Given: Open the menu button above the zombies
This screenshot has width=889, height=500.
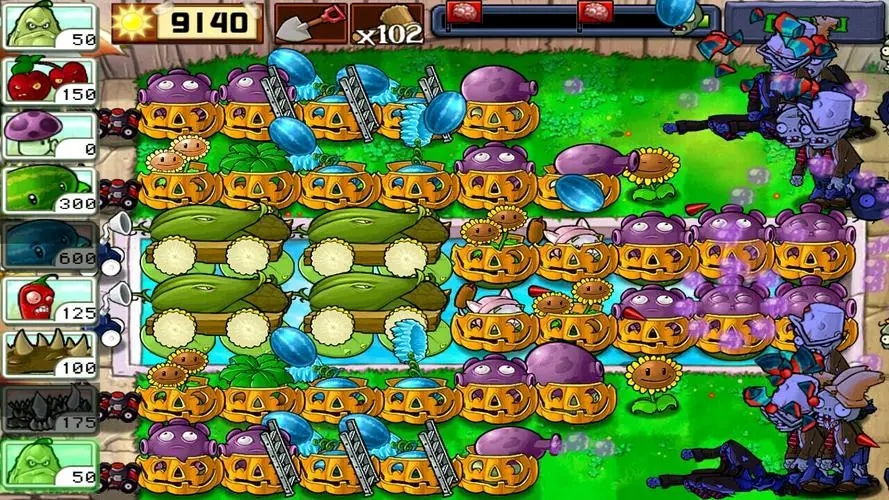Looking at the screenshot, I should pos(800,18).
